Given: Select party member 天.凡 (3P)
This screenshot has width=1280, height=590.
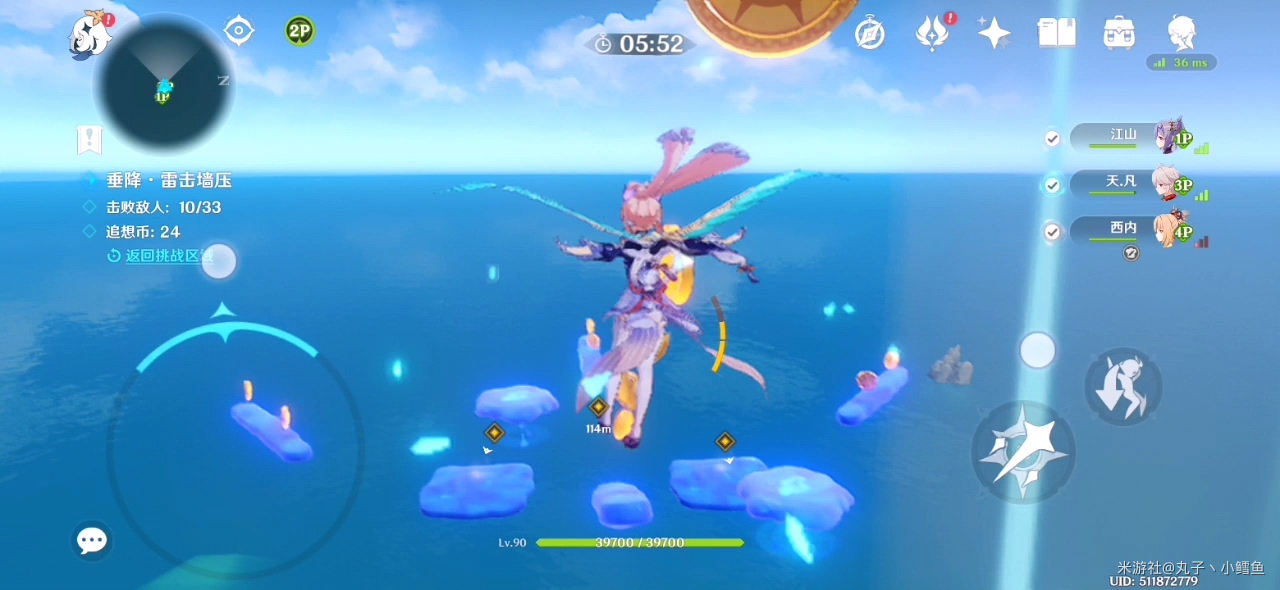Looking at the screenshot, I should (x=1130, y=184).
